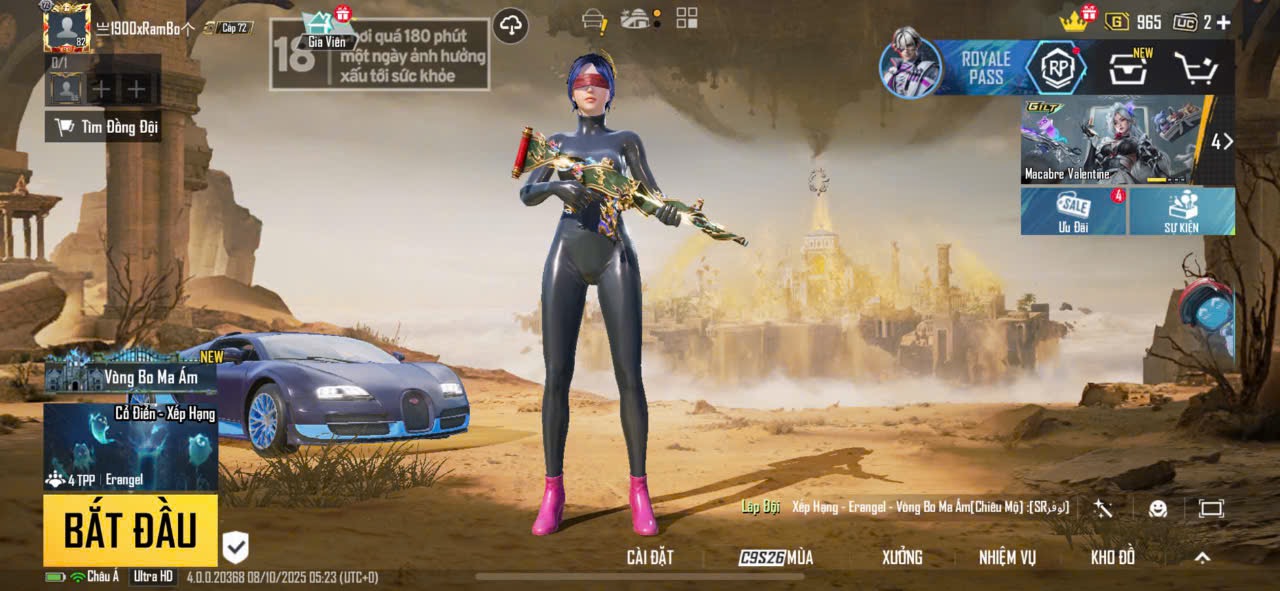Open the CÀI ĐẶT settings menu
1280x591 pixels.
point(650,558)
